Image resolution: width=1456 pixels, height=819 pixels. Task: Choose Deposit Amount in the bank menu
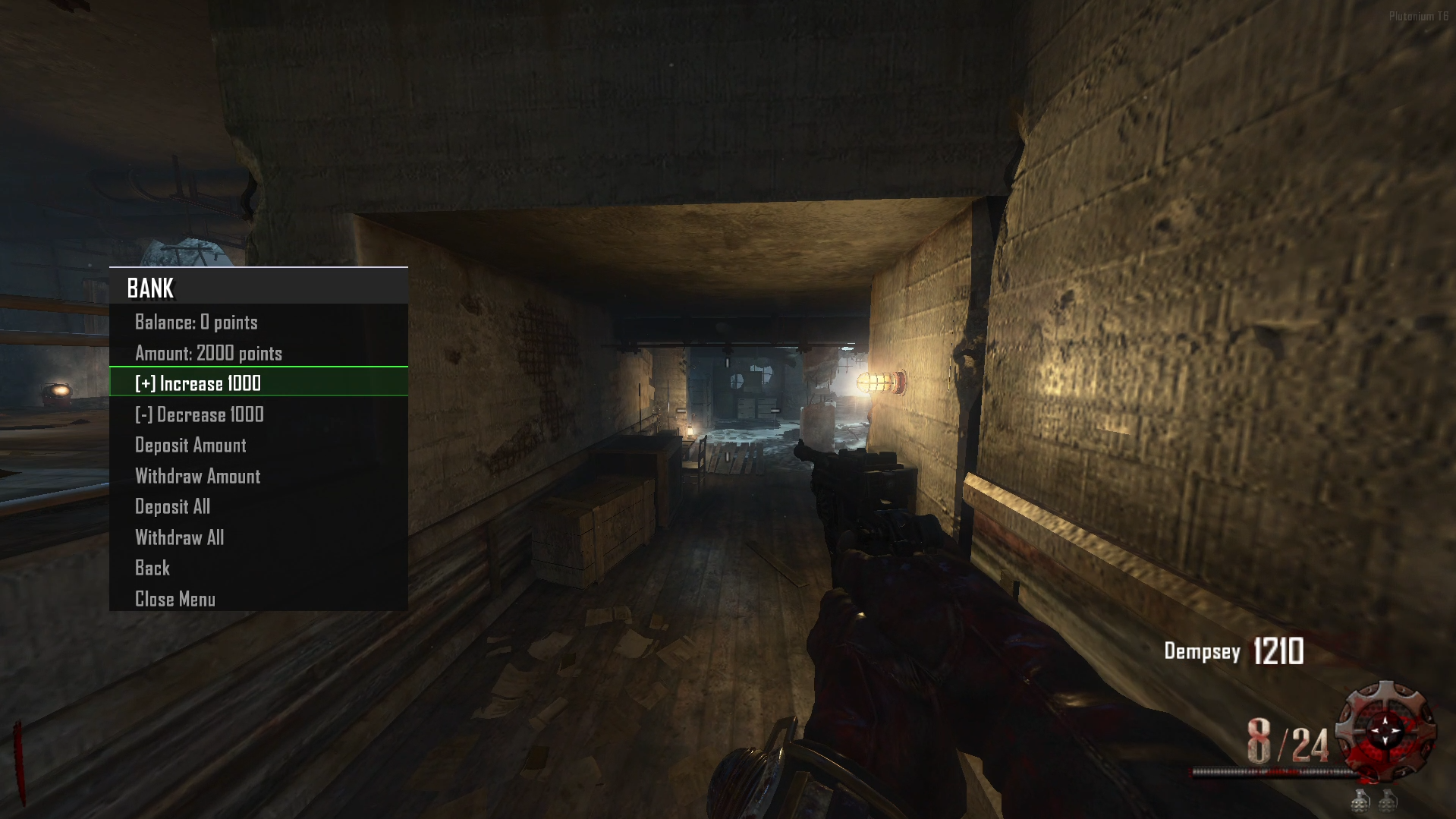click(x=190, y=446)
